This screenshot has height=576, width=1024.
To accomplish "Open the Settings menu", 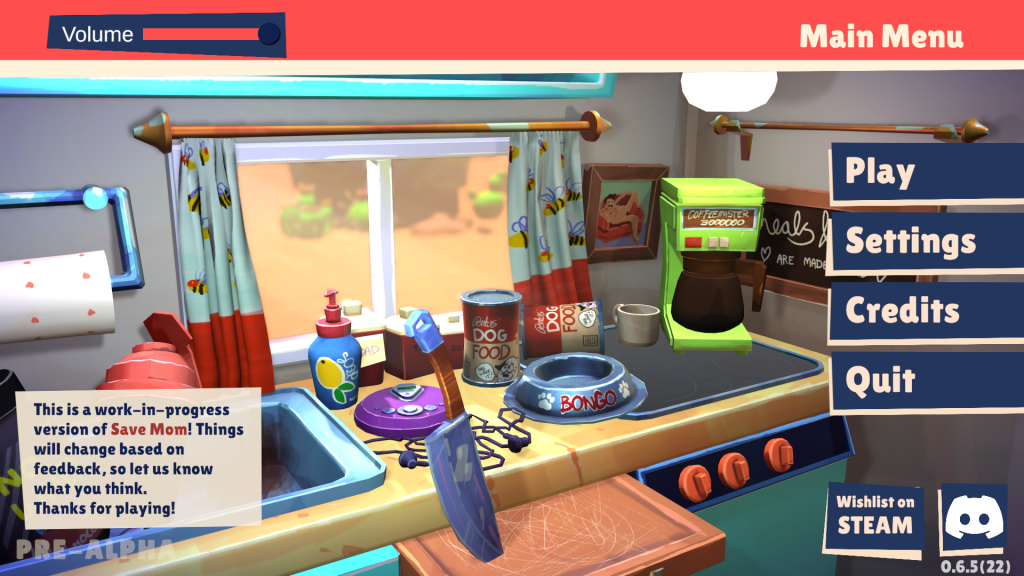I will (925, 241).
